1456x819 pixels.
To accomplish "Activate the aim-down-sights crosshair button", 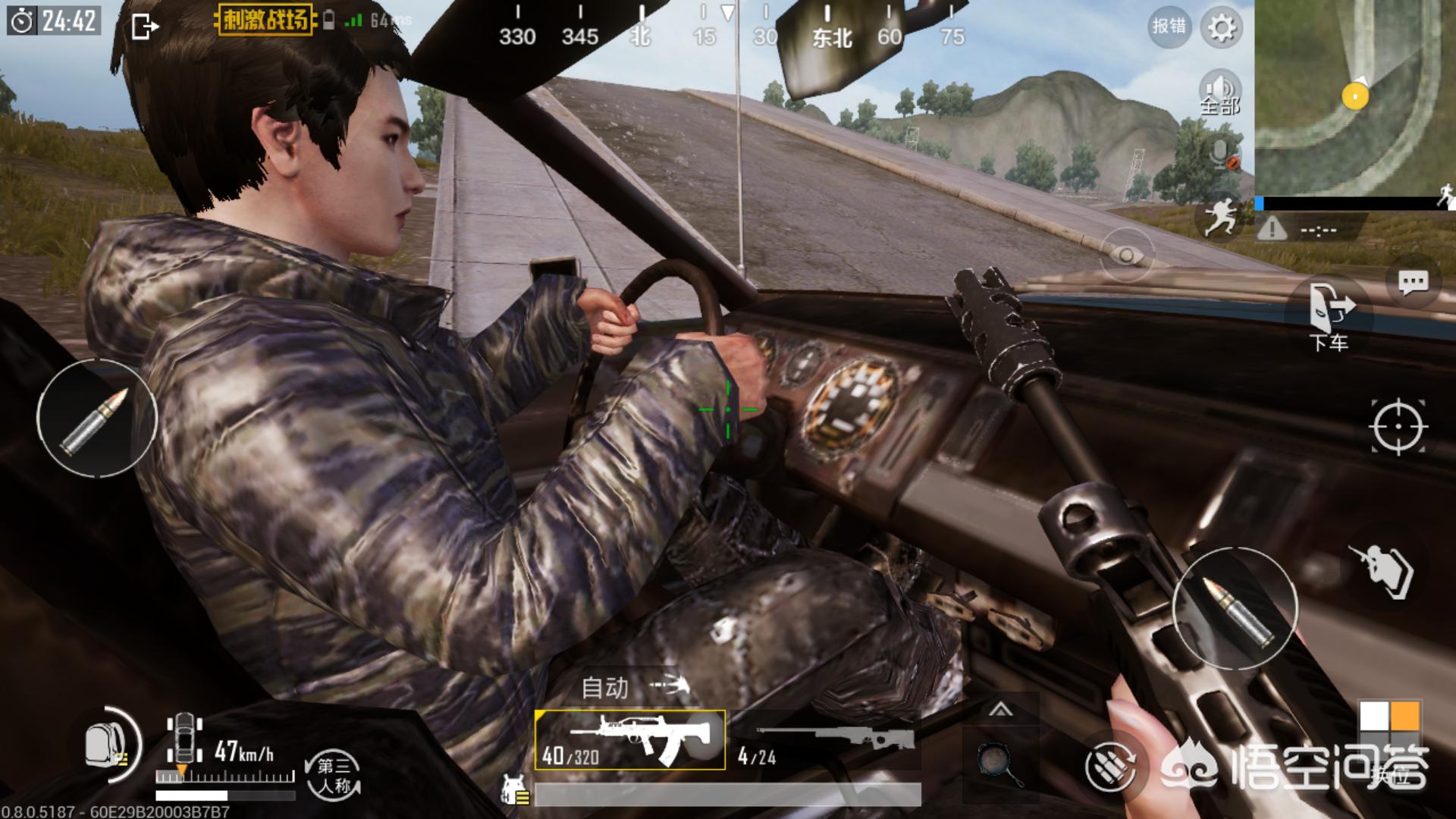I will tap(1398, 427).
